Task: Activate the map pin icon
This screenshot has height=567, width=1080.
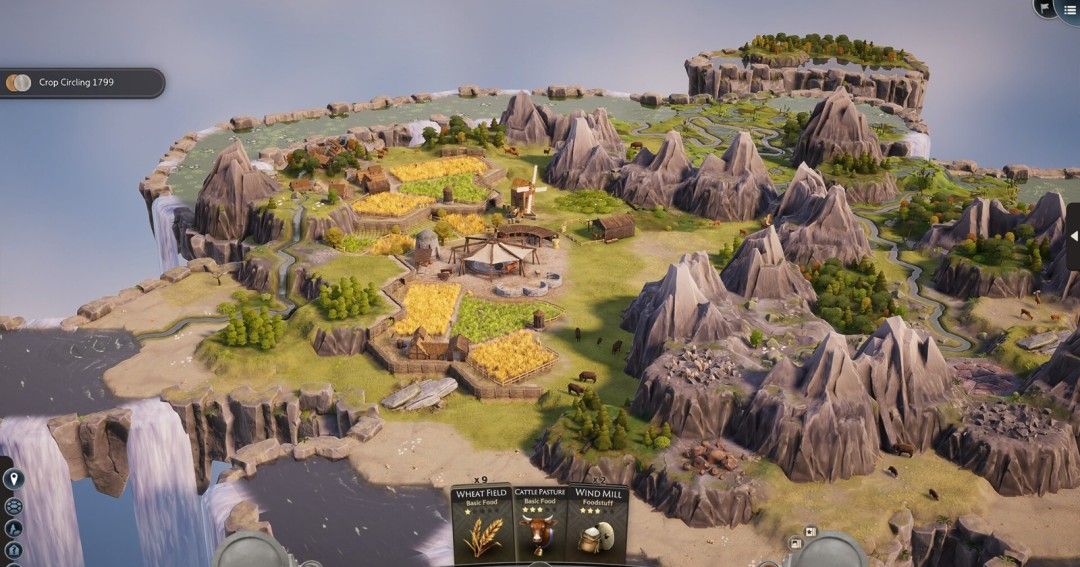Action: (13, 480)
